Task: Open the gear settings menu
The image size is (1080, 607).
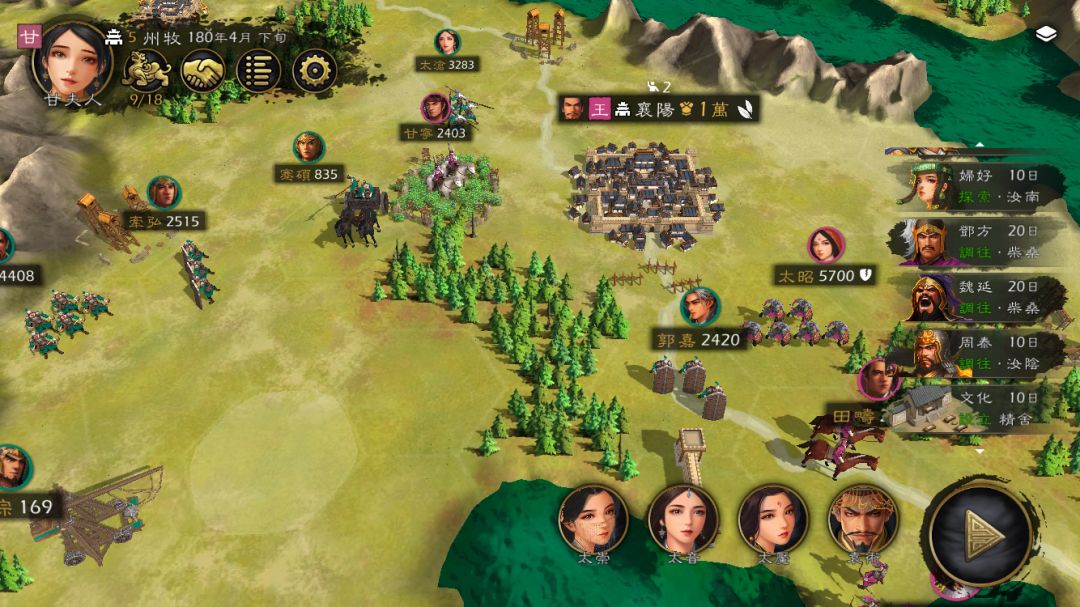Action: pos(314,71)
